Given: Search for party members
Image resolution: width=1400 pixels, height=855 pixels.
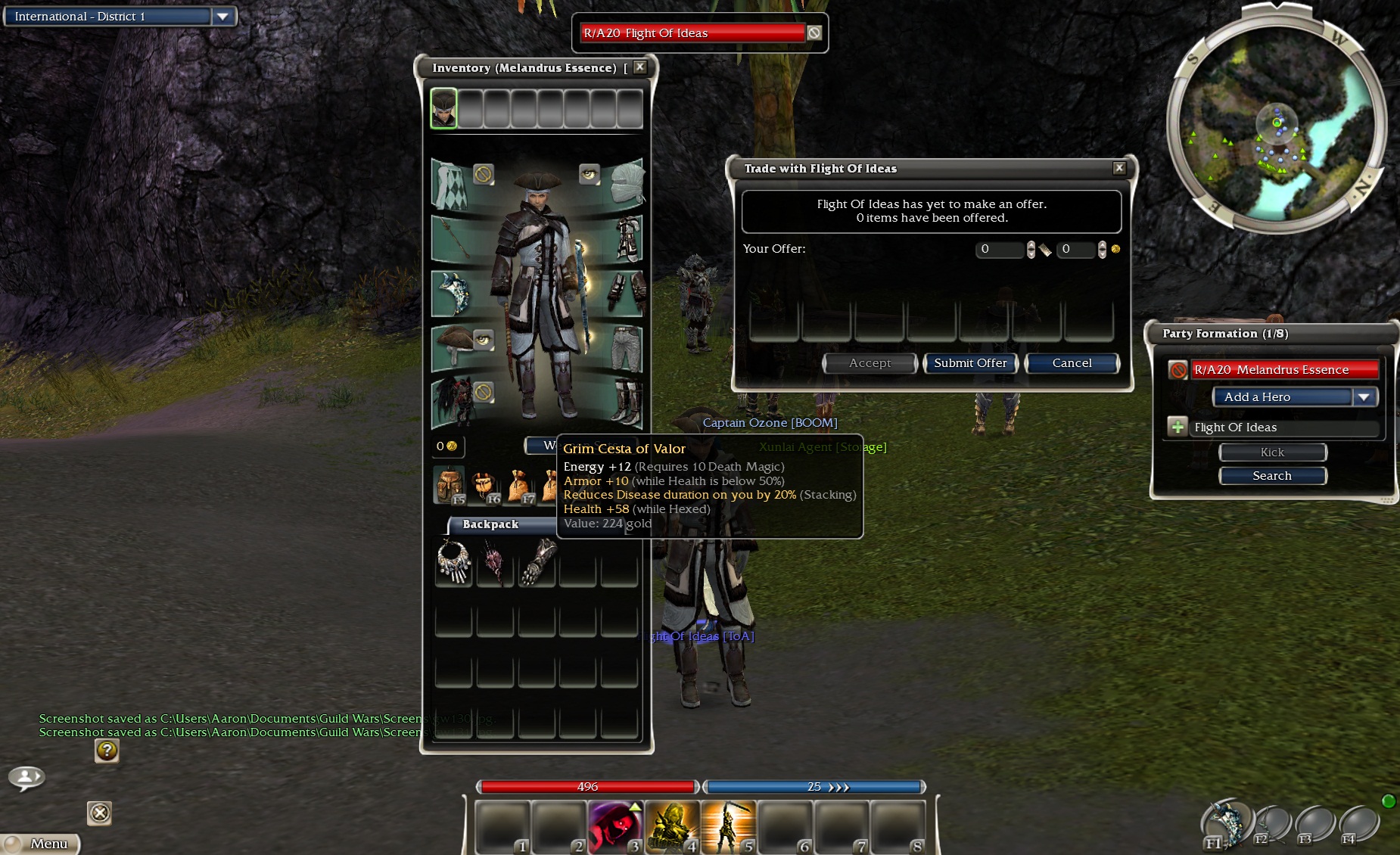Looking at the screenshot, I should [x=1272, y=476].
